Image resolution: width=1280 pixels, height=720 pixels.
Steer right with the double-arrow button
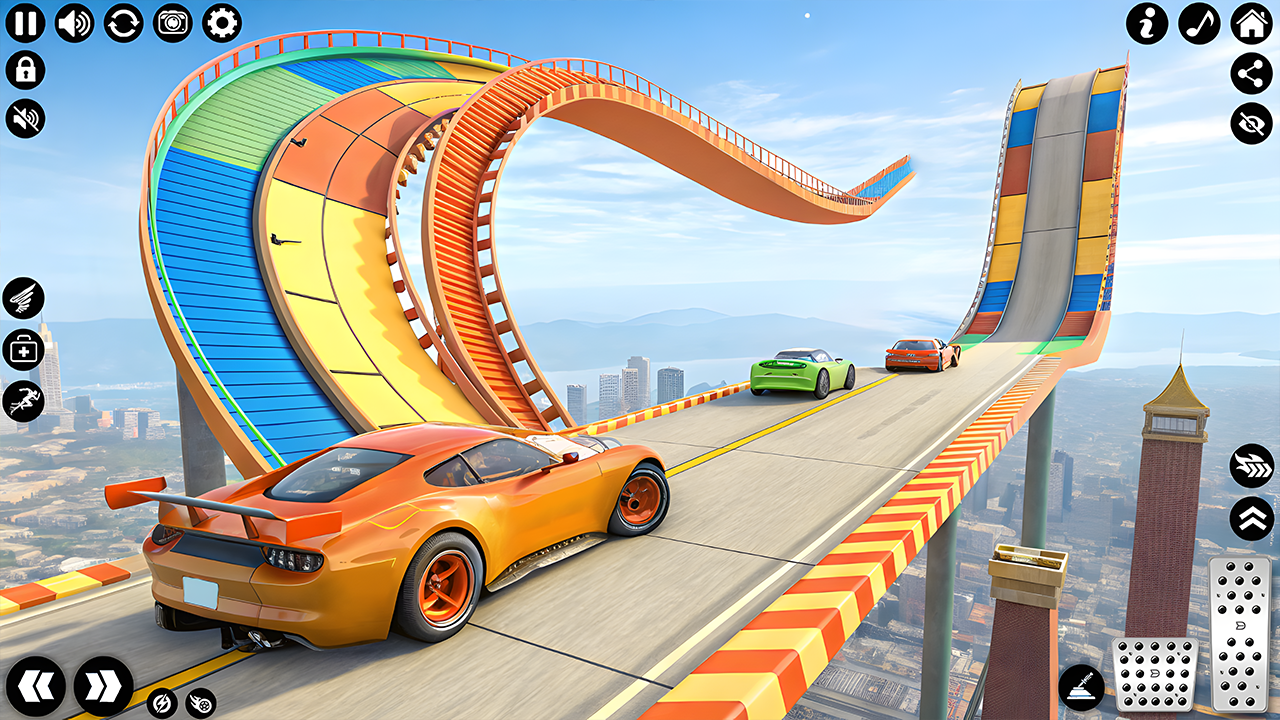[103, 686]
